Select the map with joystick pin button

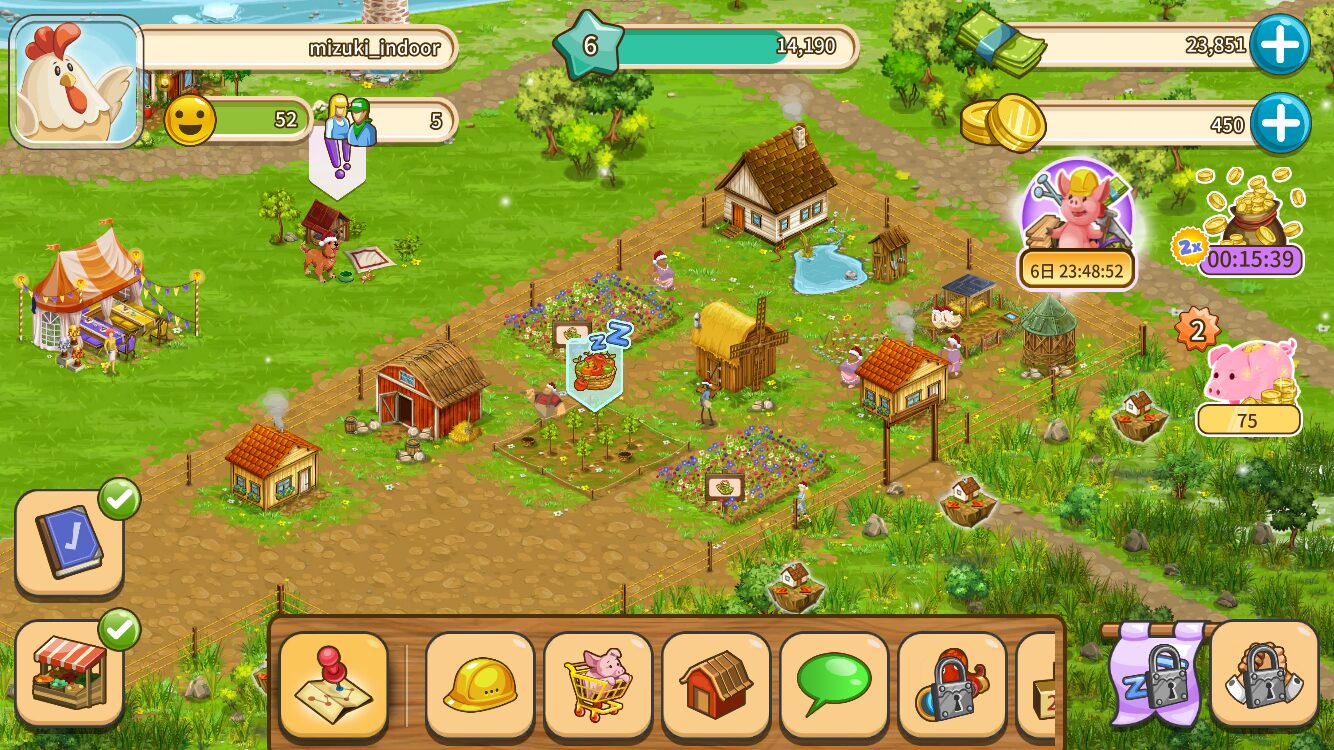coord(333,685)
